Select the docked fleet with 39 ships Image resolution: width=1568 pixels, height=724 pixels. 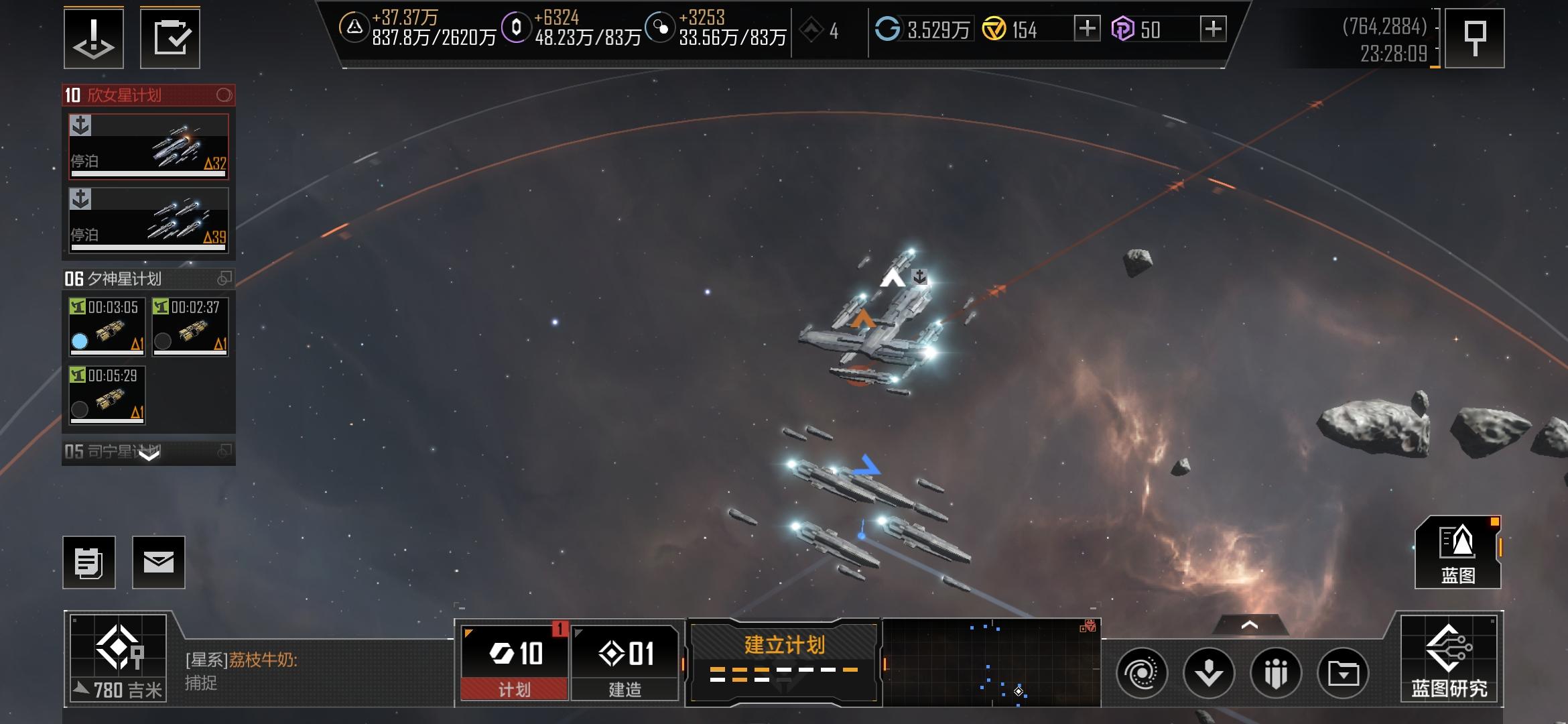[x=149, y=220]
